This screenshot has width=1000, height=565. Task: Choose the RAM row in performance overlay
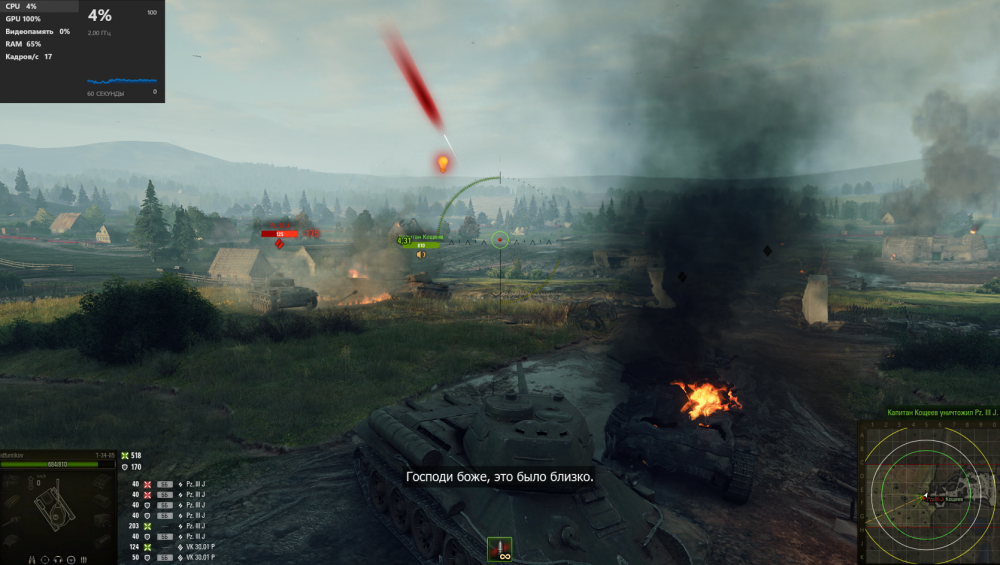tap(23, 44)
